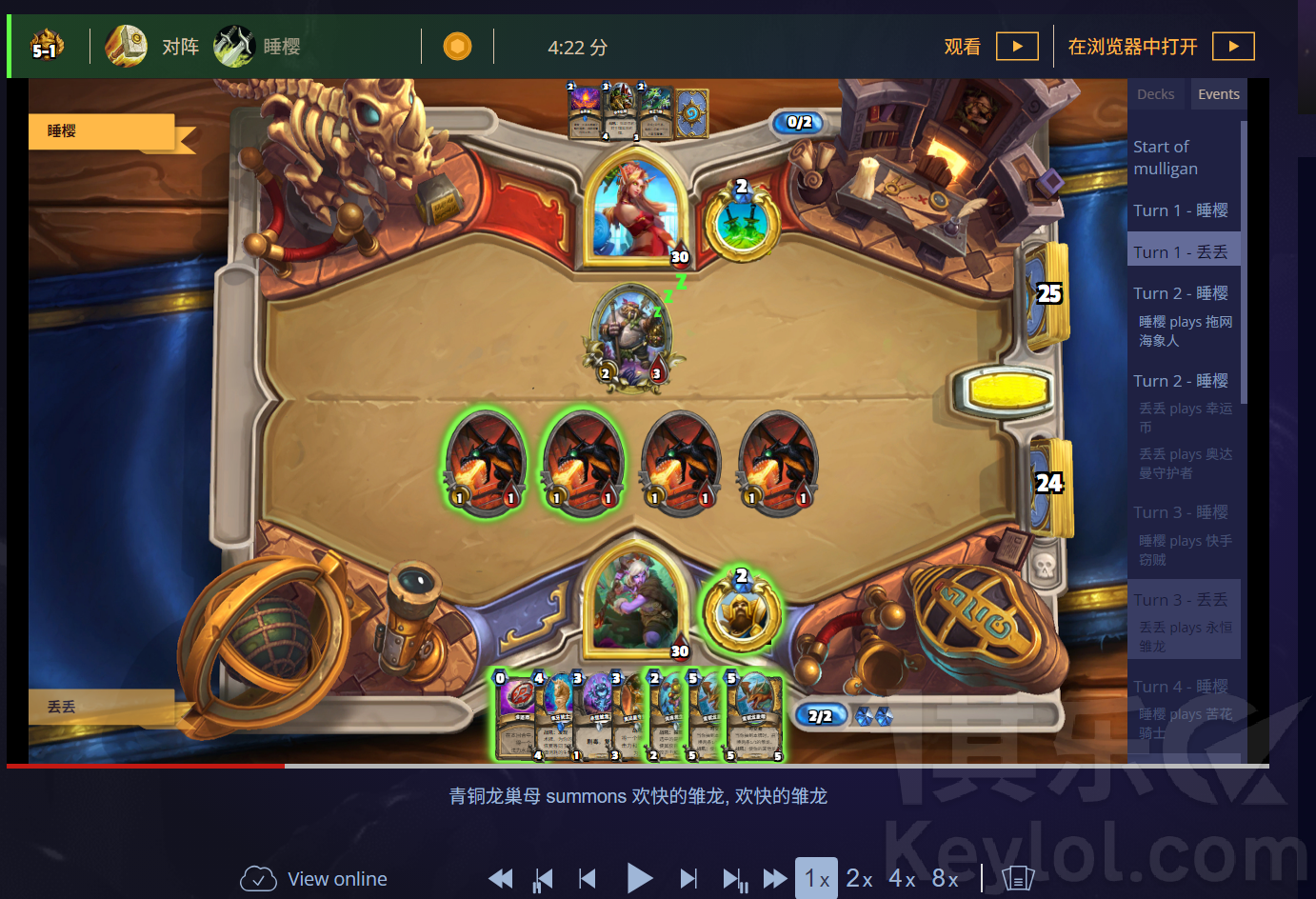Screen dimensions: 1316x899
Task: Select the zero-cost coin card in hand
Action: tap(515, 716)
